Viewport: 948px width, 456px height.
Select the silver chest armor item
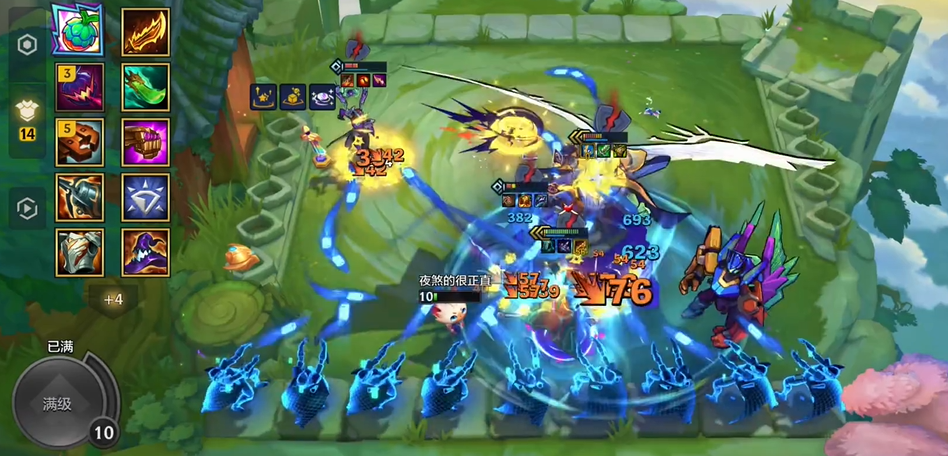point(80,252)
